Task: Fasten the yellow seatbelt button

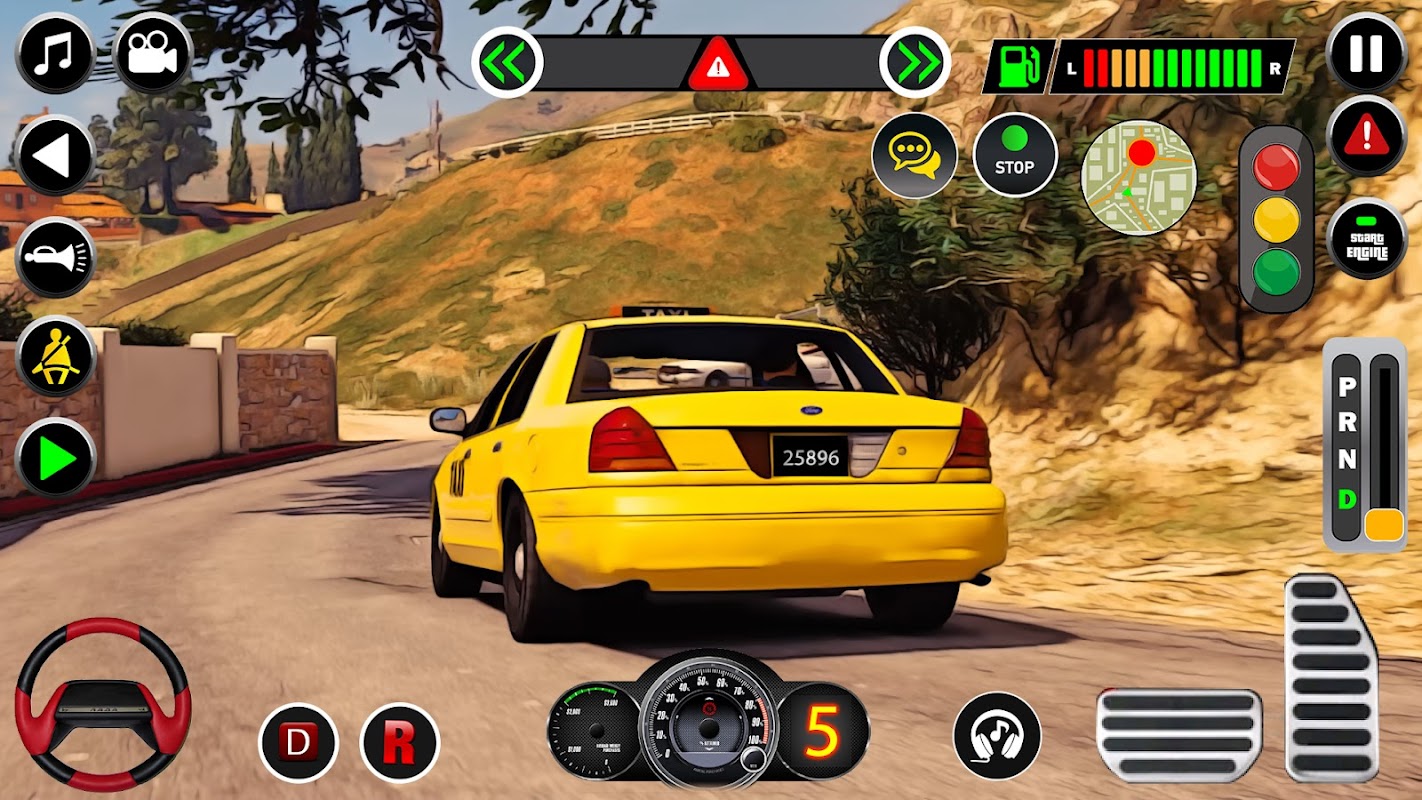Action: (55, 357)
